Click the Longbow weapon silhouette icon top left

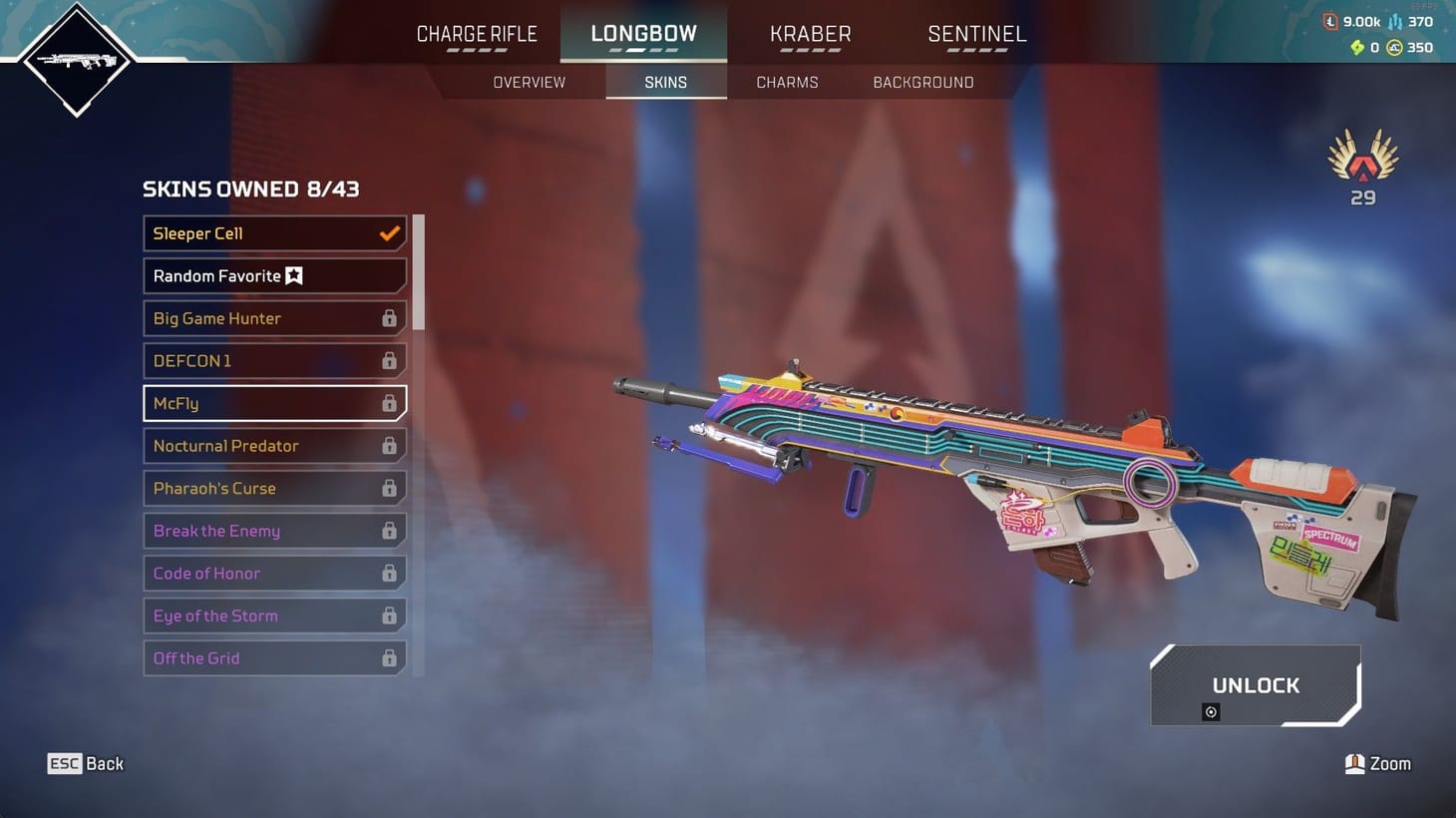click(78, 62)
